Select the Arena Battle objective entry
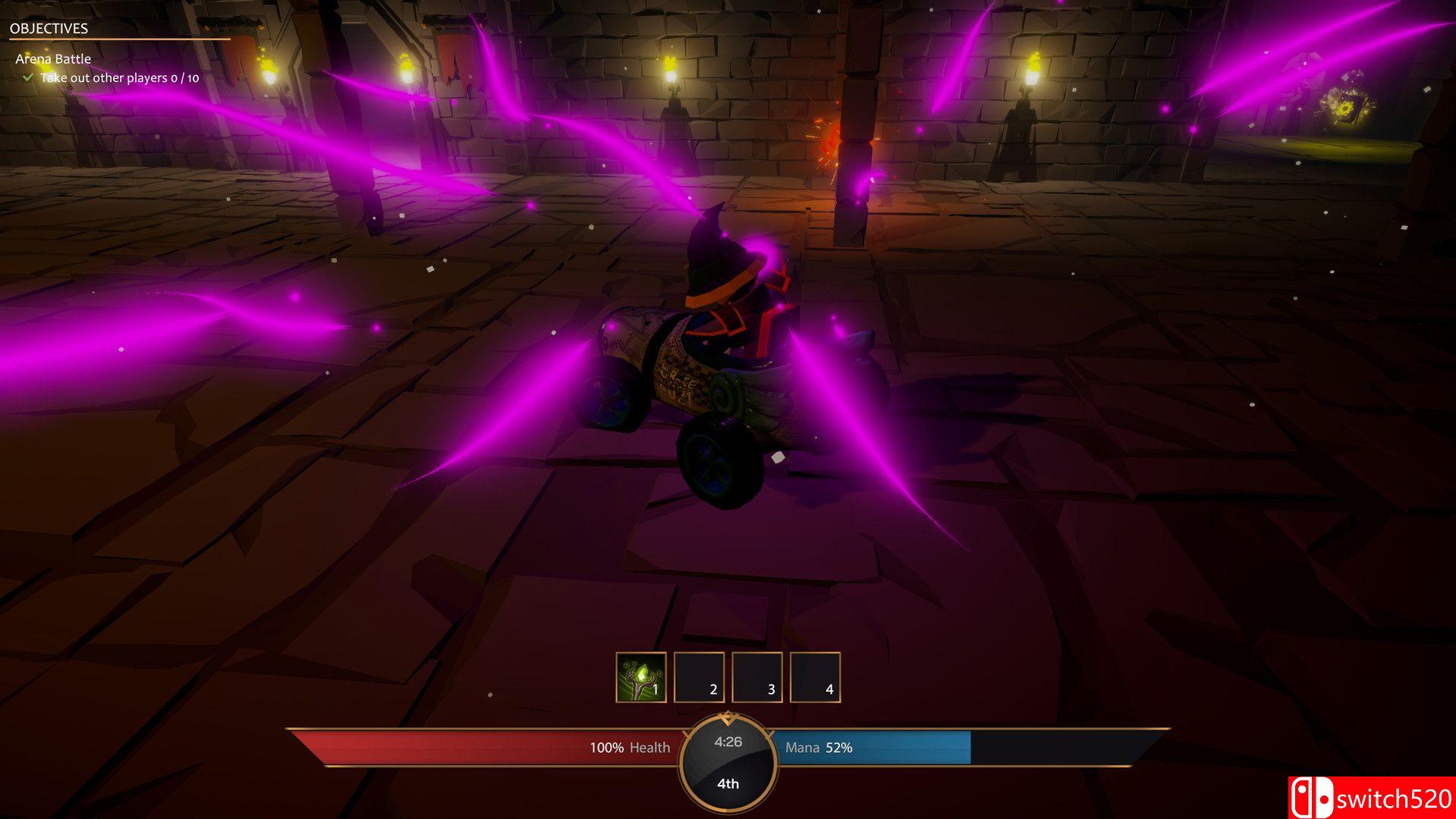This screenshot has height=819, width=1456. 53,59
